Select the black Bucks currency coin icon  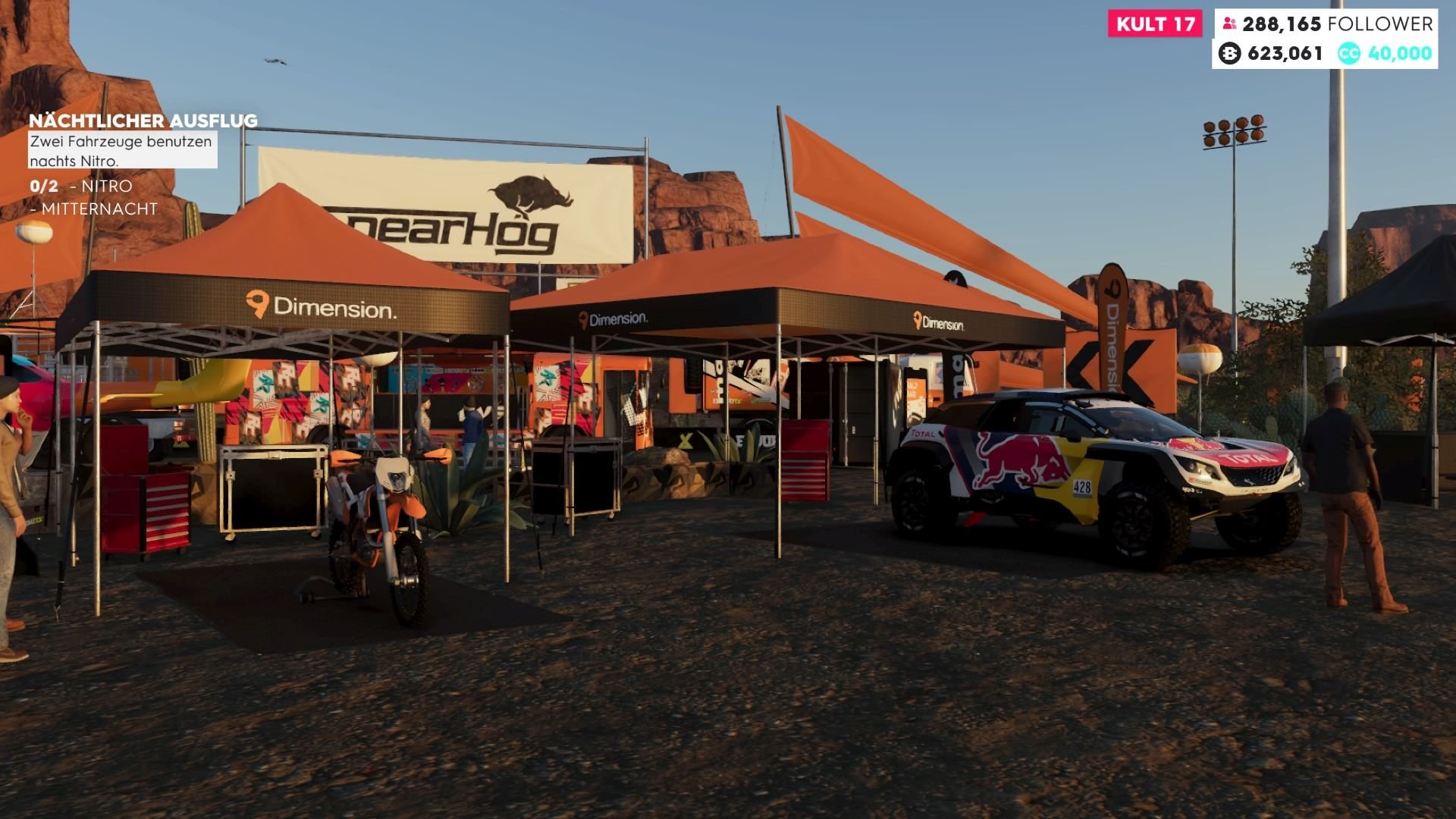click(x=1230, y=53)
